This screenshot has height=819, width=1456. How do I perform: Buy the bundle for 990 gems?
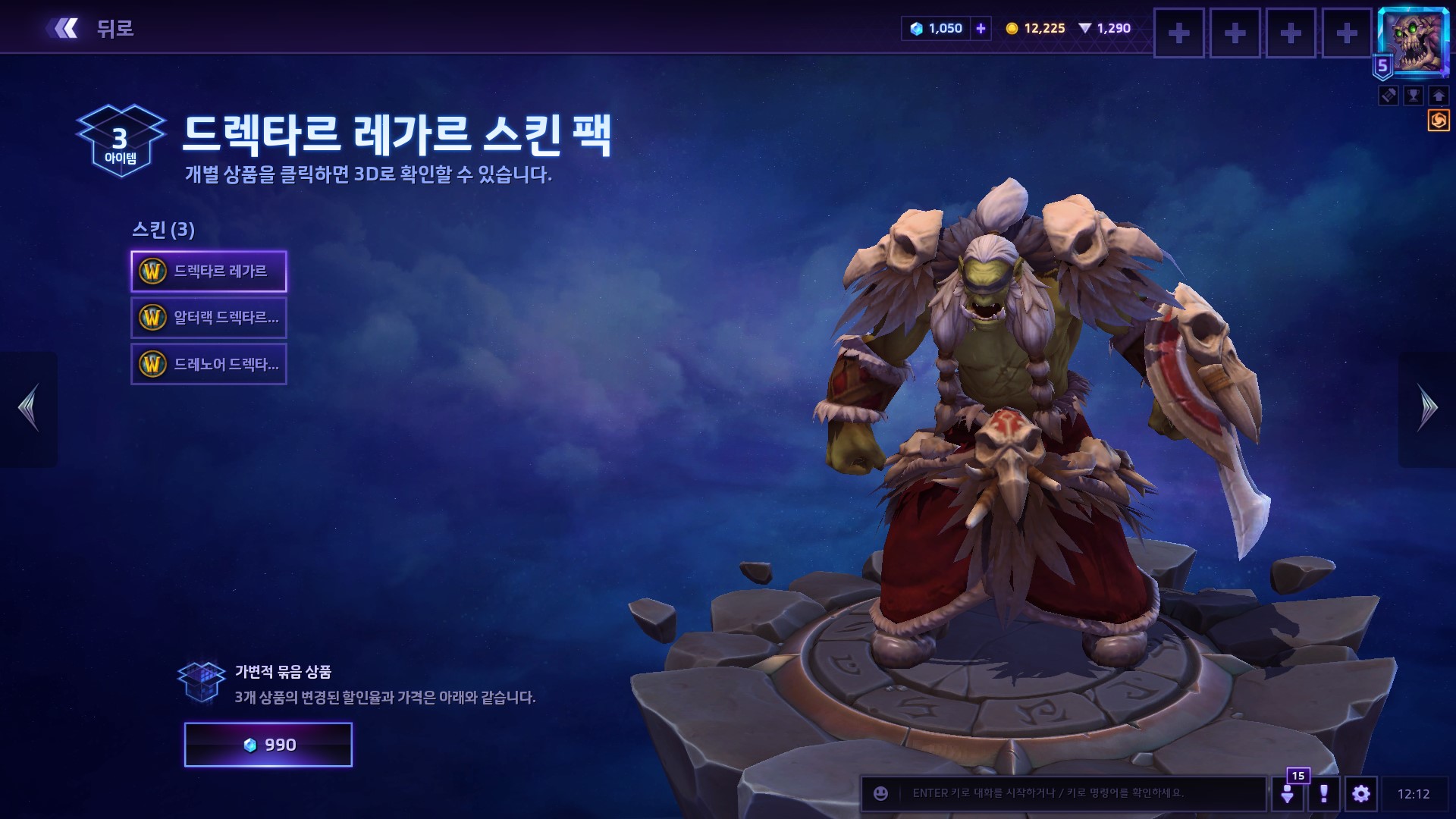click(268, 745)
